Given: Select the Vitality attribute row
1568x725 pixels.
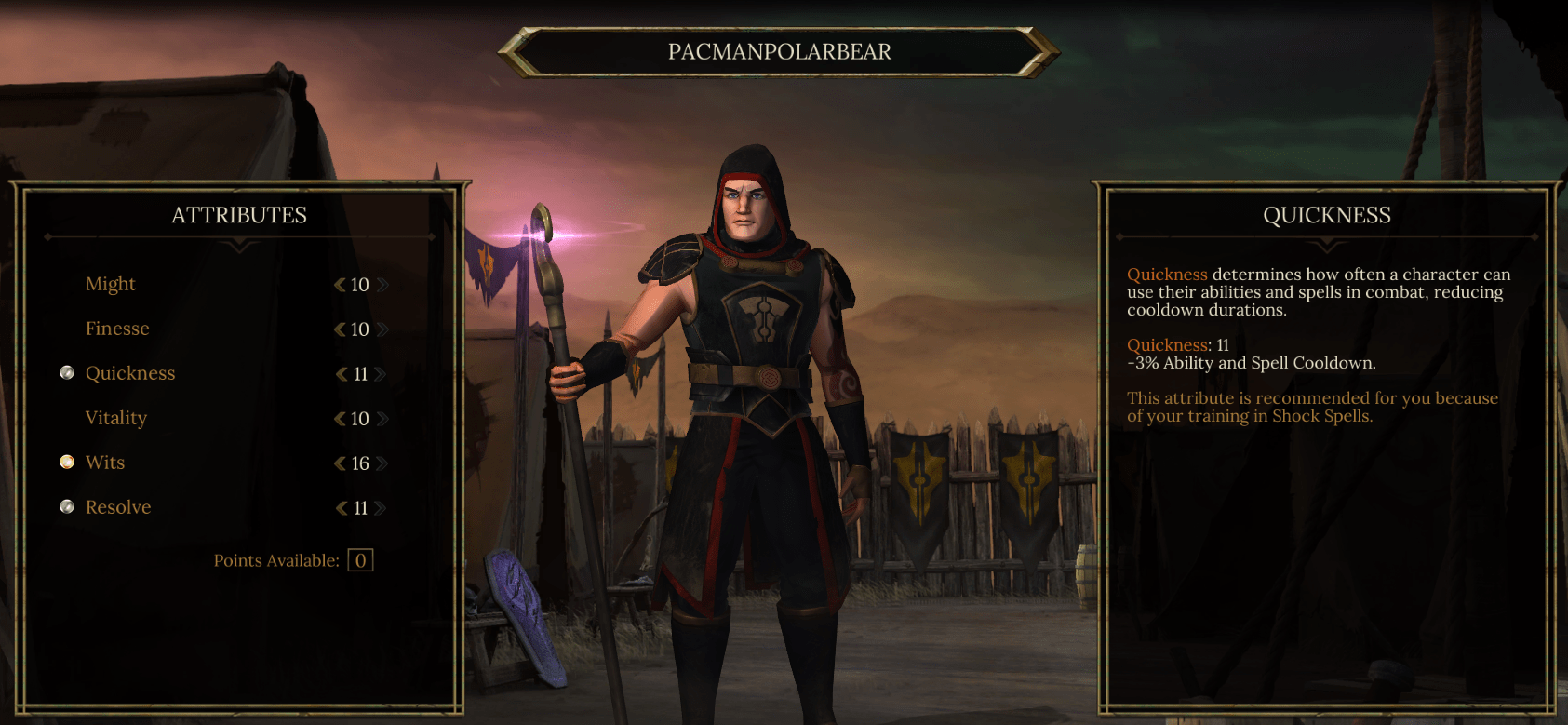Looking at the screenshot, I should (115, 417).
